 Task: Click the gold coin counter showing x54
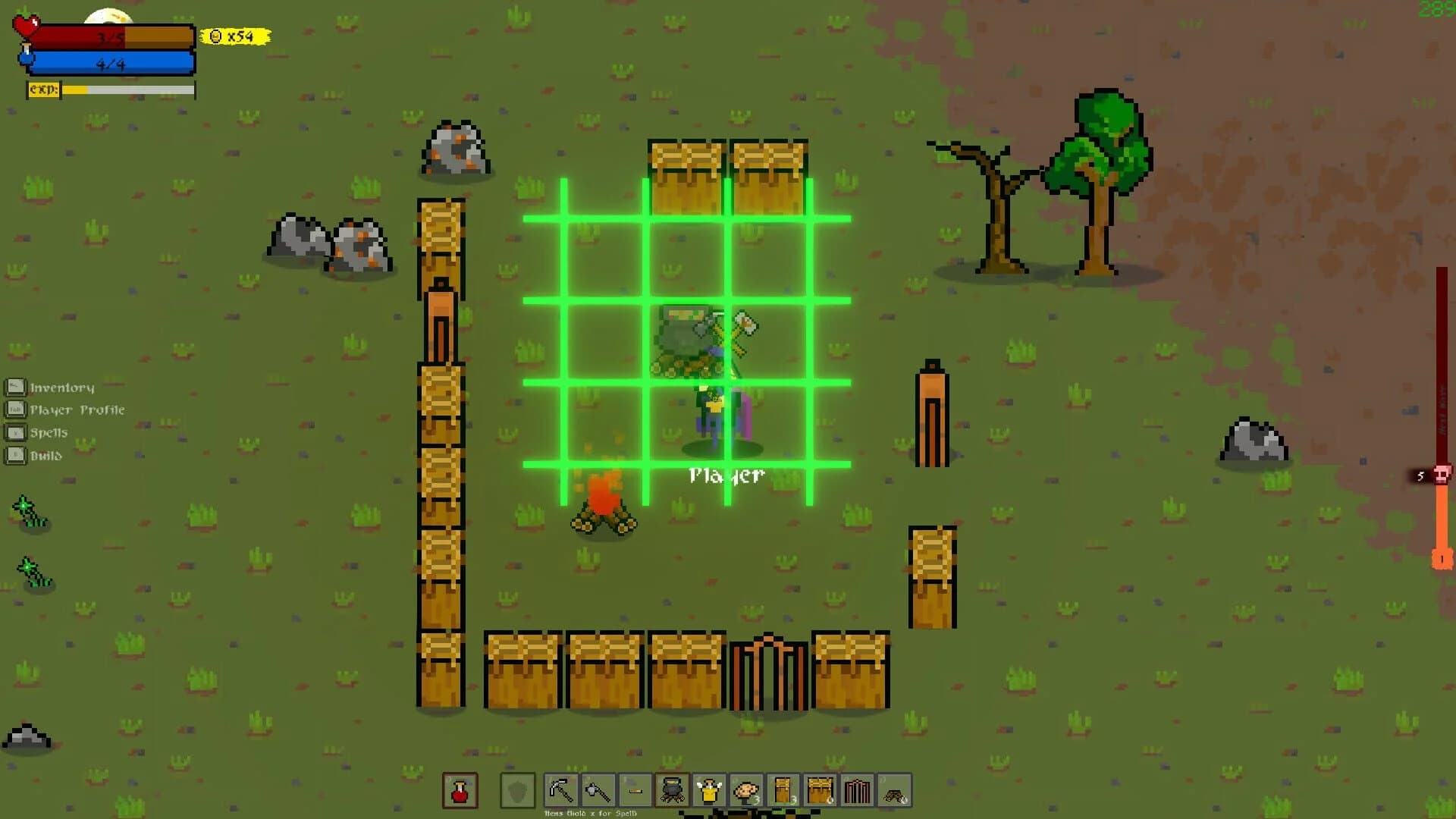coord(231,35)
